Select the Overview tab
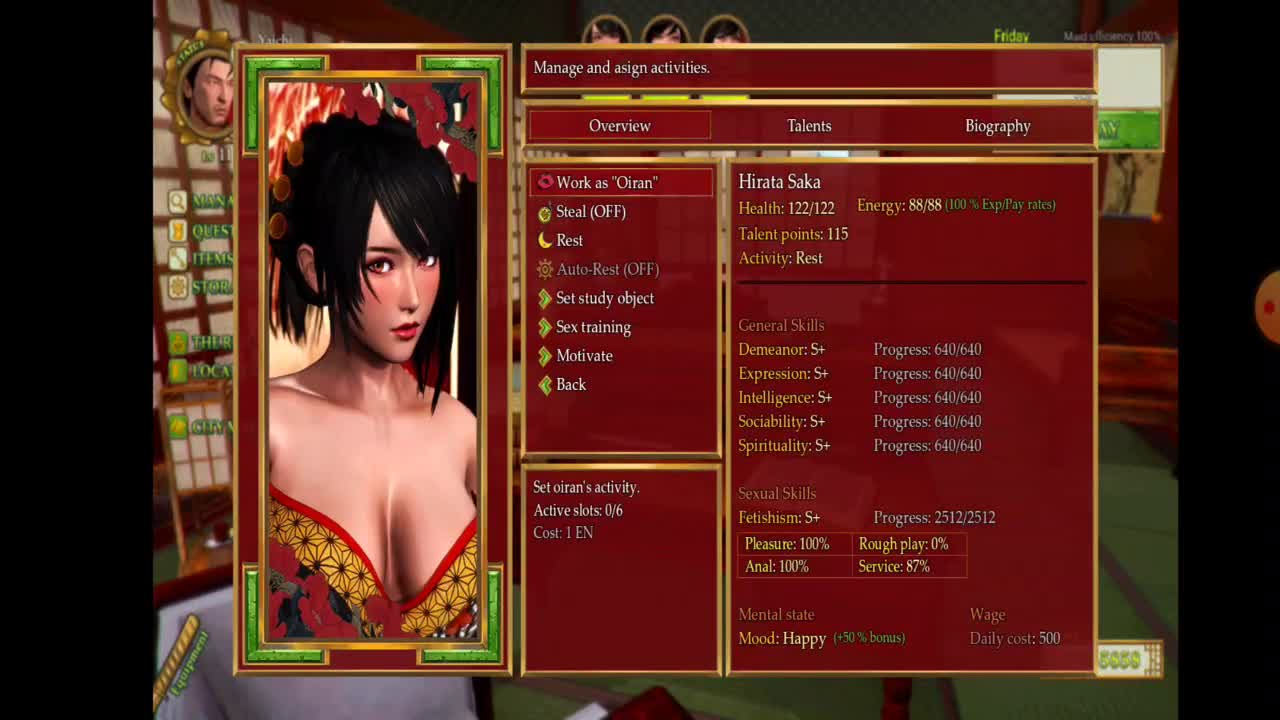This screenshot has width=1280, height=720. click(619, 126)
